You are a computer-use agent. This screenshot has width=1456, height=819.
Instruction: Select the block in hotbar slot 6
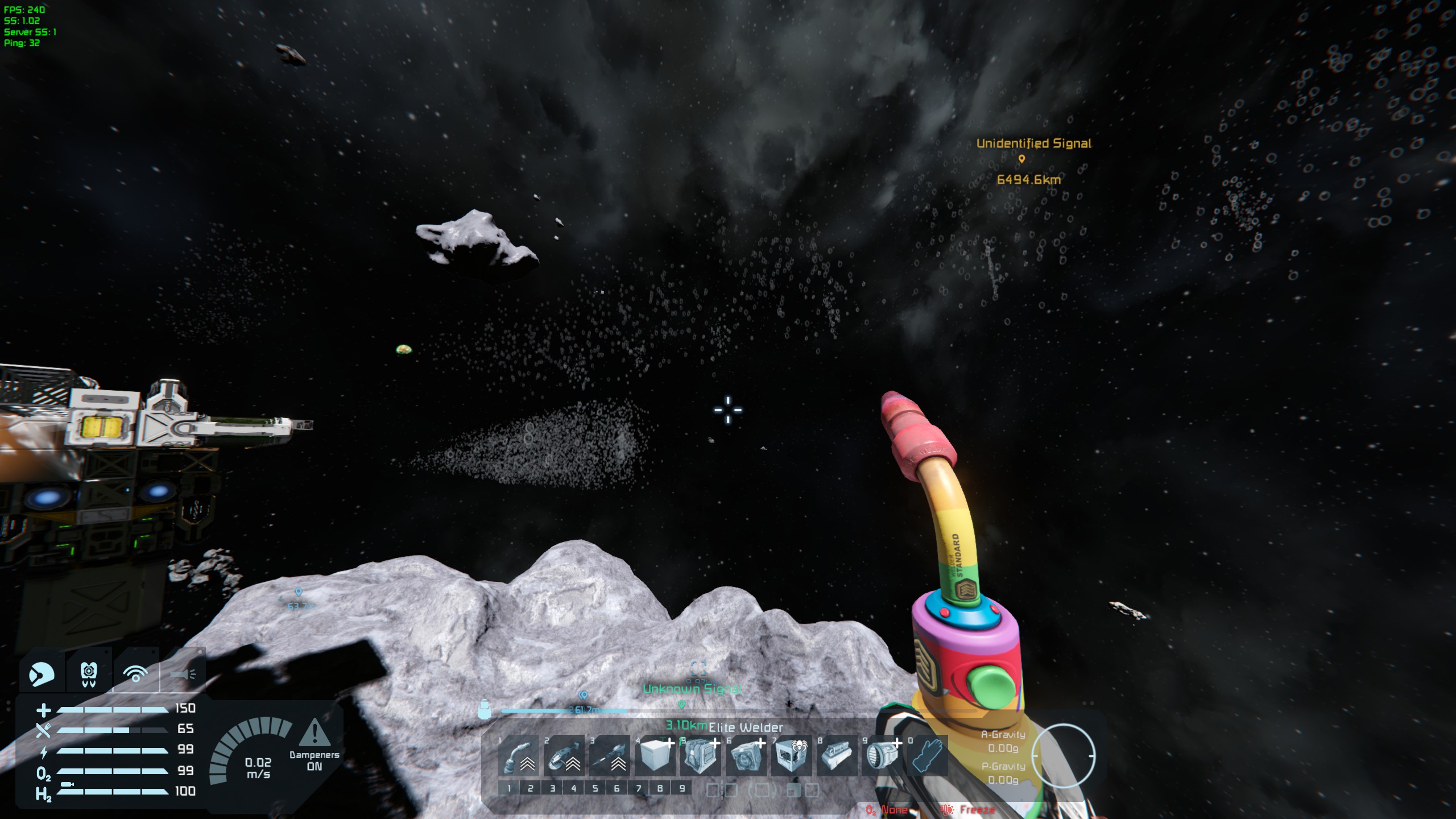click(746, 756)
